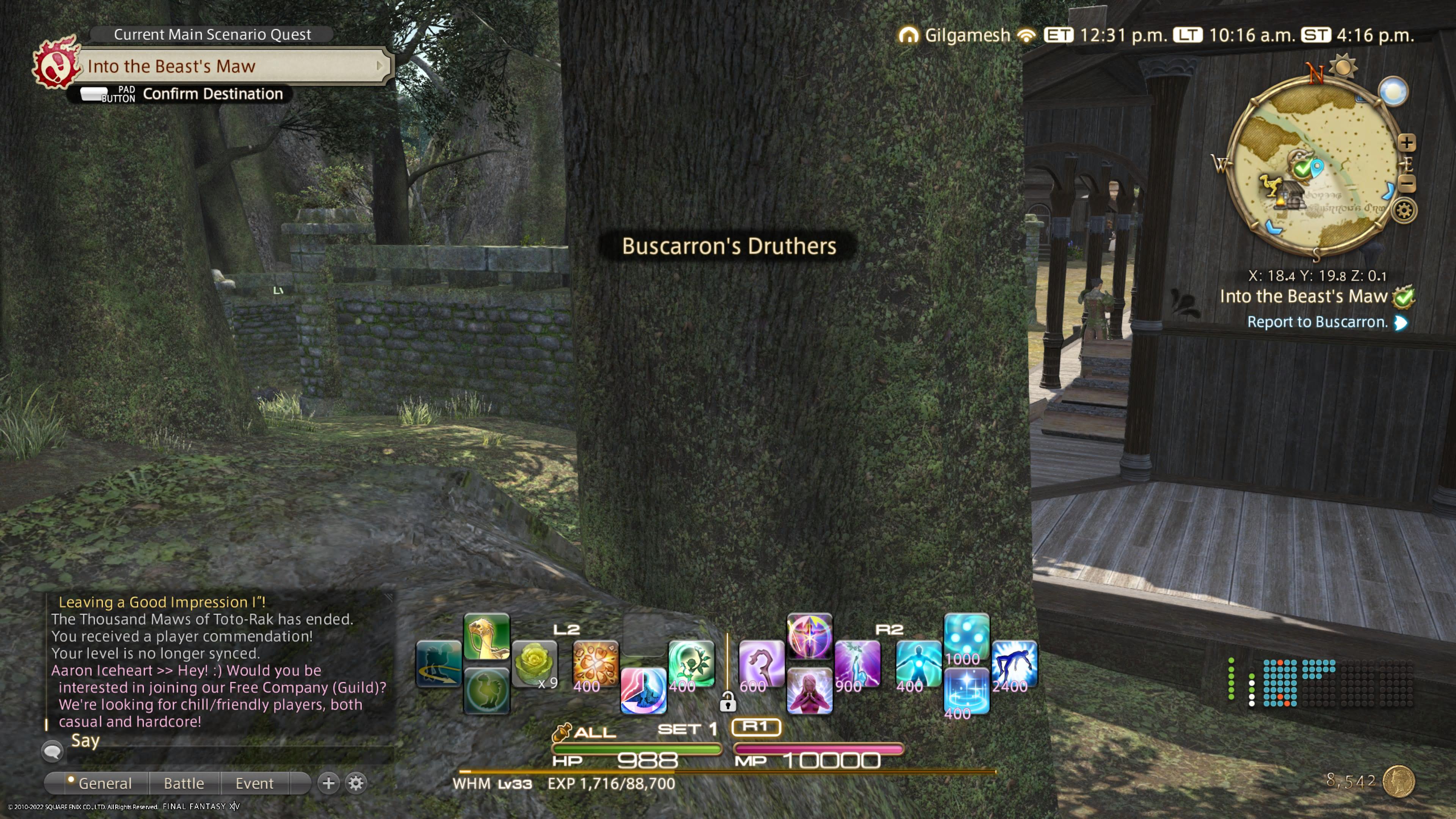Switch to the Event chat tab
The height and width of the screenshot is (819, 1456).
(x=254, y=783)
